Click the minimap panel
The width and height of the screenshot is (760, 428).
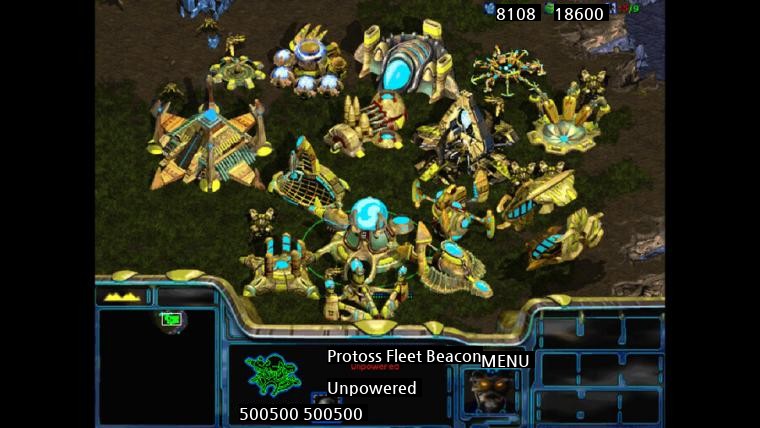(x=156, y=366)
